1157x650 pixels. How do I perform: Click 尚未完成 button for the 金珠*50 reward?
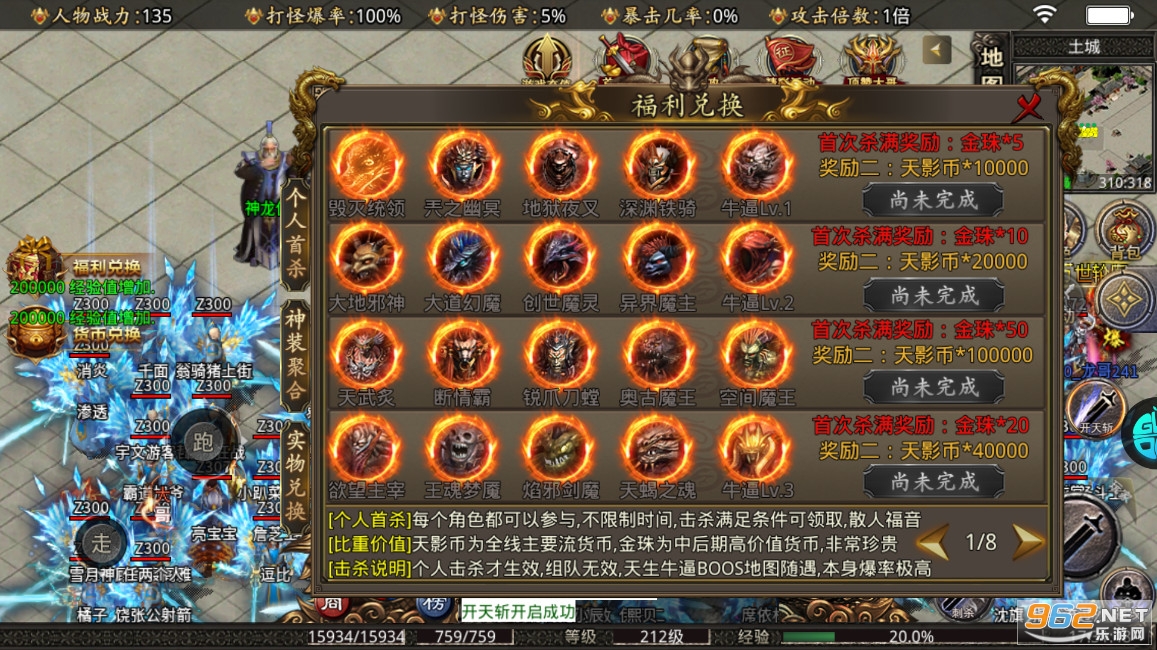(933, 387)
